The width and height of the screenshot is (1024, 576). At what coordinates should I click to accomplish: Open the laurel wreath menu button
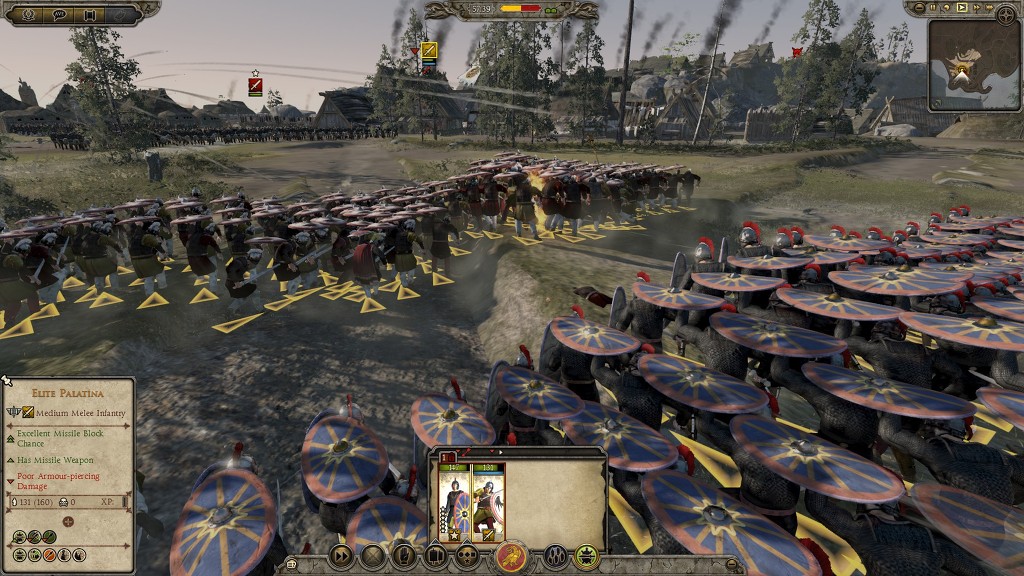coord(28,14)
